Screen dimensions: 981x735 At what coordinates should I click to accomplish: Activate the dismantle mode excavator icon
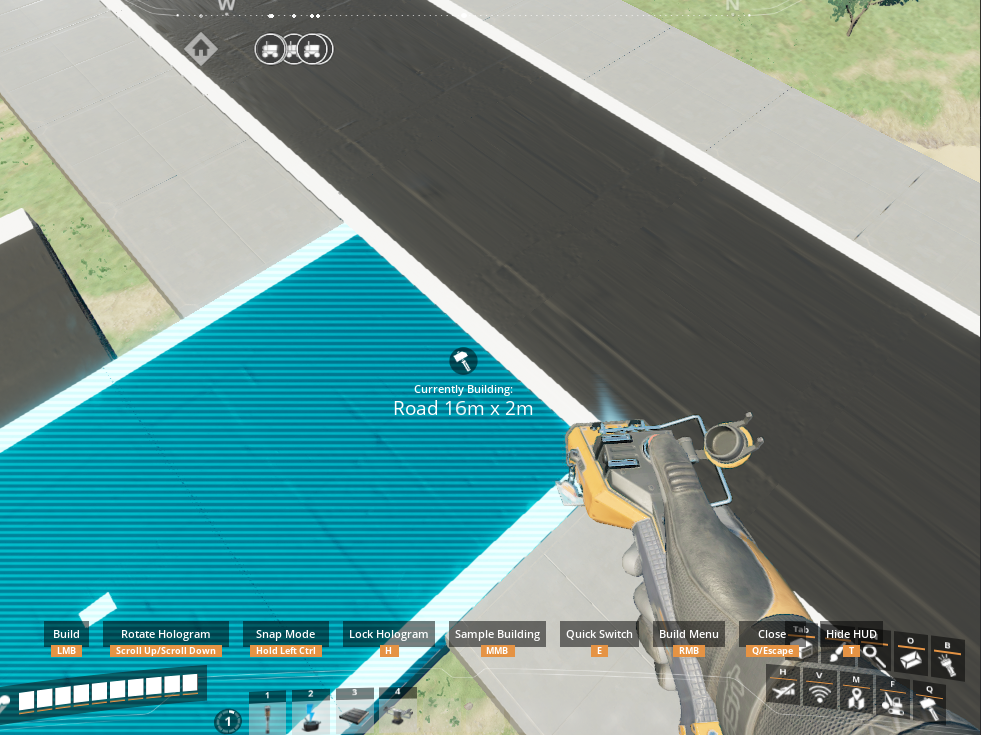coord(892,703)
